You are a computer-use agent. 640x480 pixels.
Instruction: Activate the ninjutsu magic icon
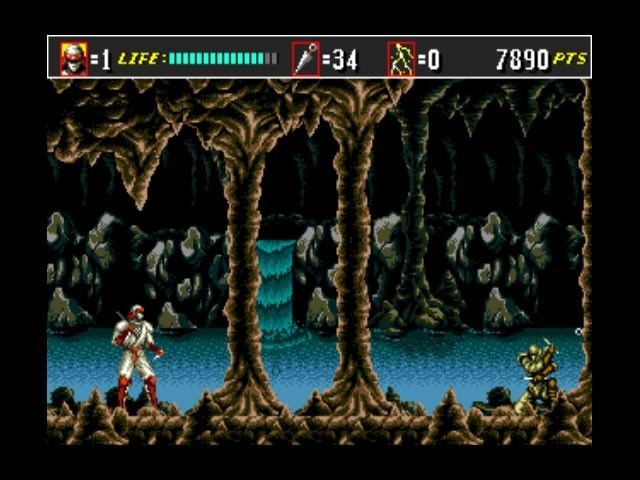point(401,59)
